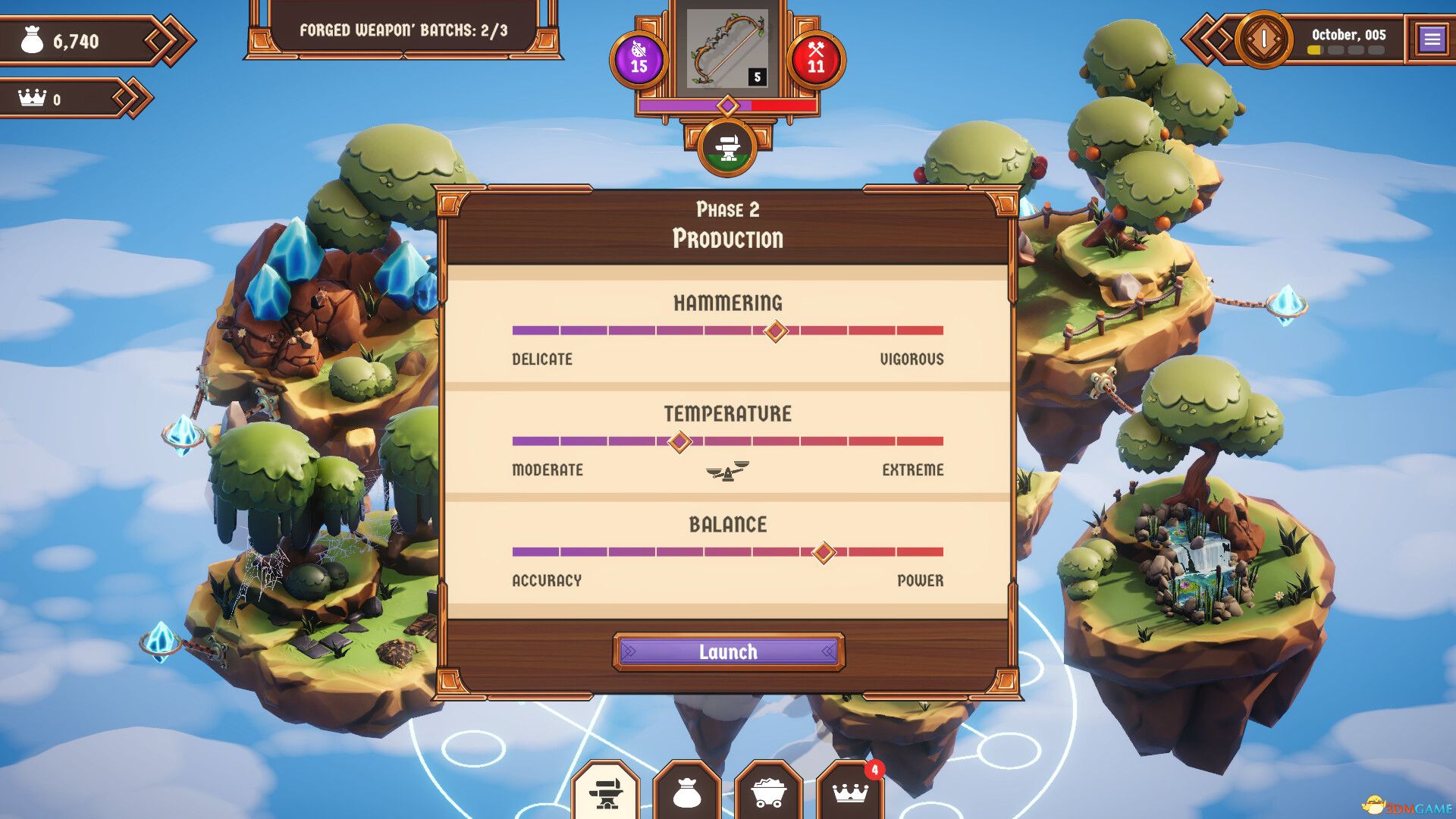Switch to the mine cart tab

(x=769, y=795)
